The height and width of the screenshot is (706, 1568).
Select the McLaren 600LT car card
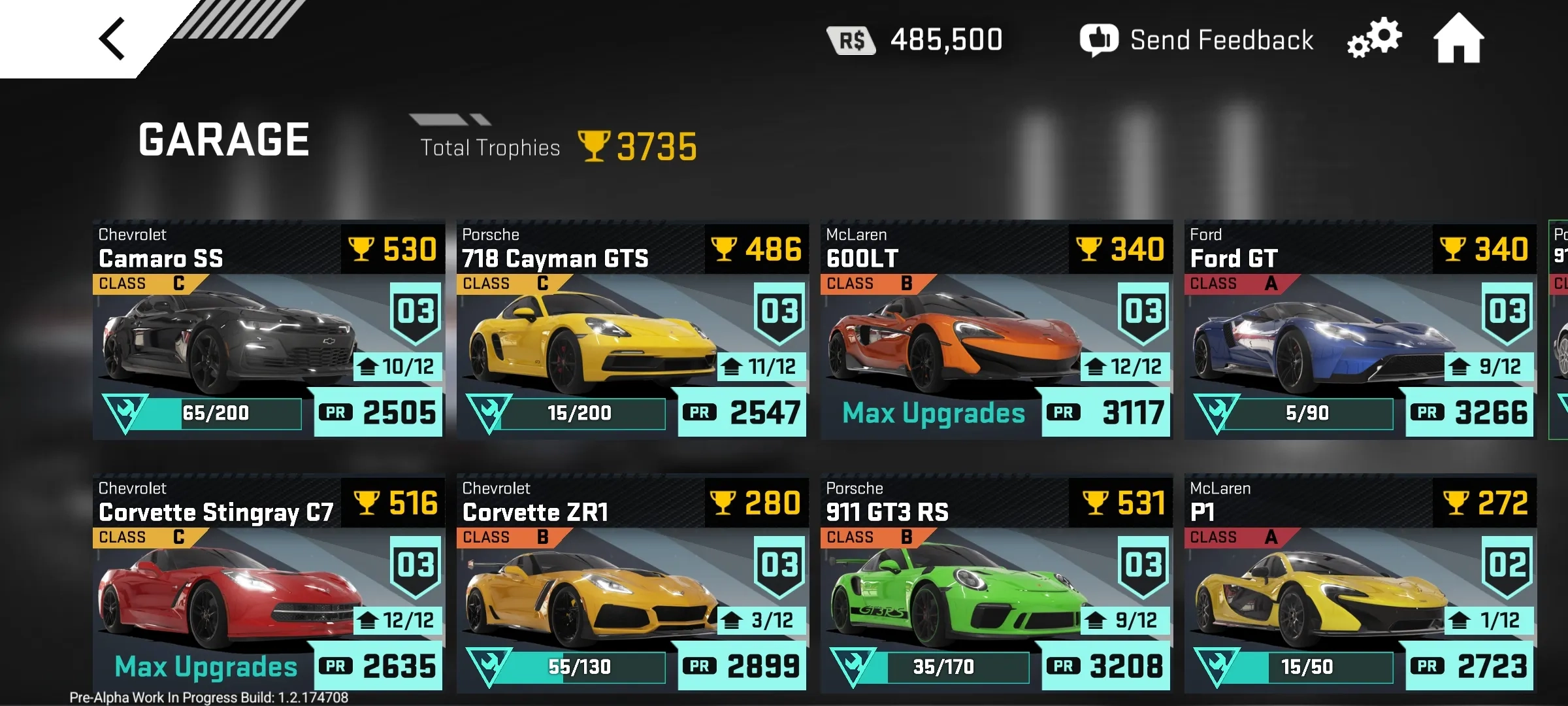tap(995, 330)
